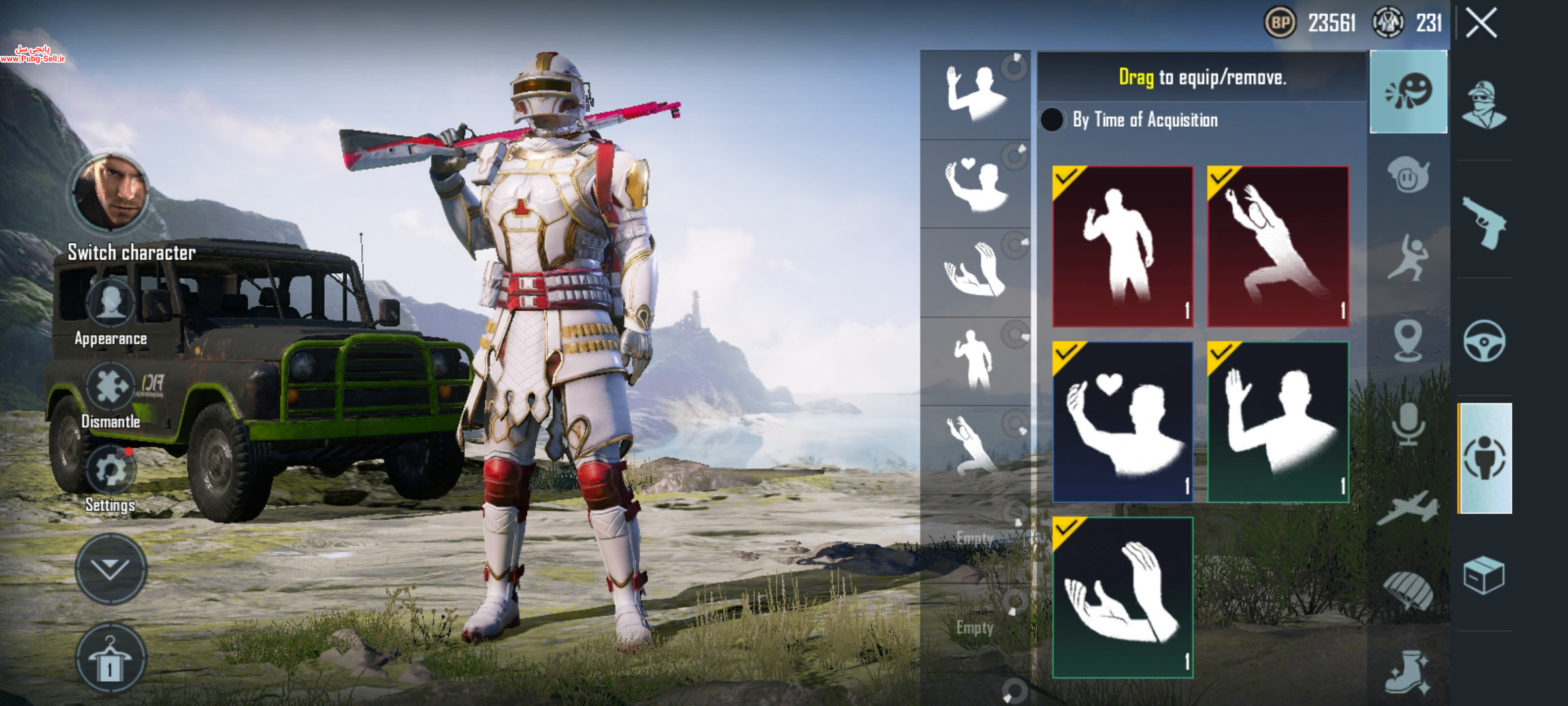The height and width of the screenshot is (706, 1568).
Task: Open the pistol weapons category
Action: (x=1484, y=222)
